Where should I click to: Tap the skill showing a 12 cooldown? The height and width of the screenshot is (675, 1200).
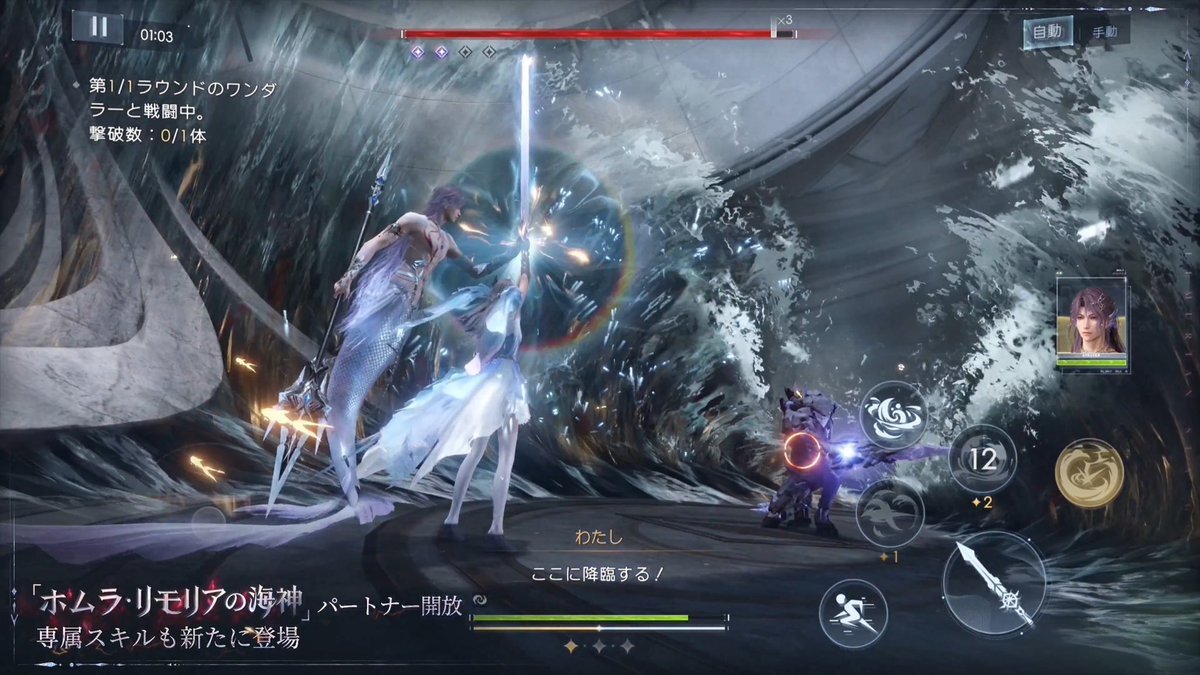(x=982, y=459)
